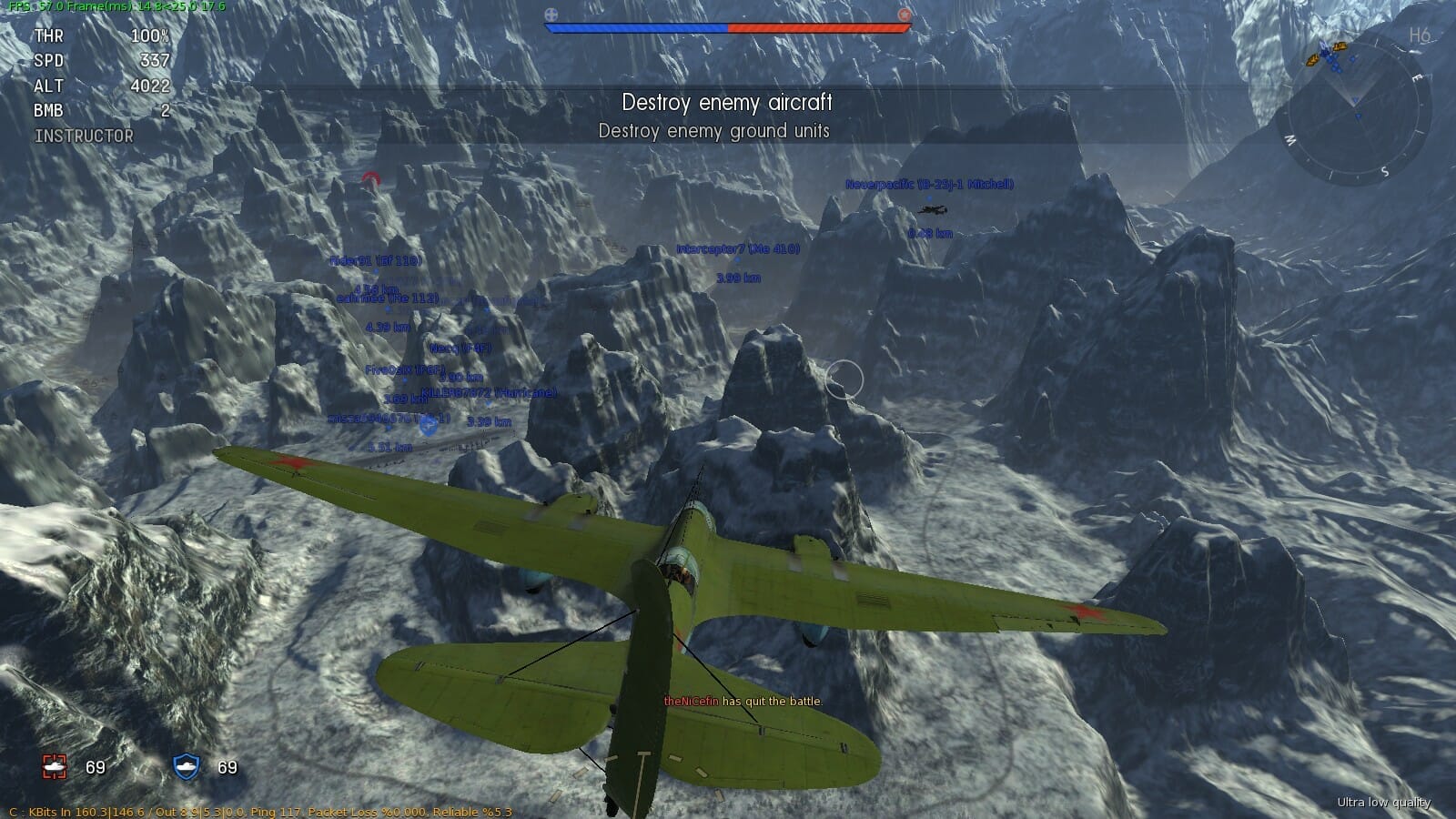The height and width of the screenshot is (819, 1456).
Task: Select the Neverpacific B-25J-1 Mitchell name tag
Action: coord(929,184)
